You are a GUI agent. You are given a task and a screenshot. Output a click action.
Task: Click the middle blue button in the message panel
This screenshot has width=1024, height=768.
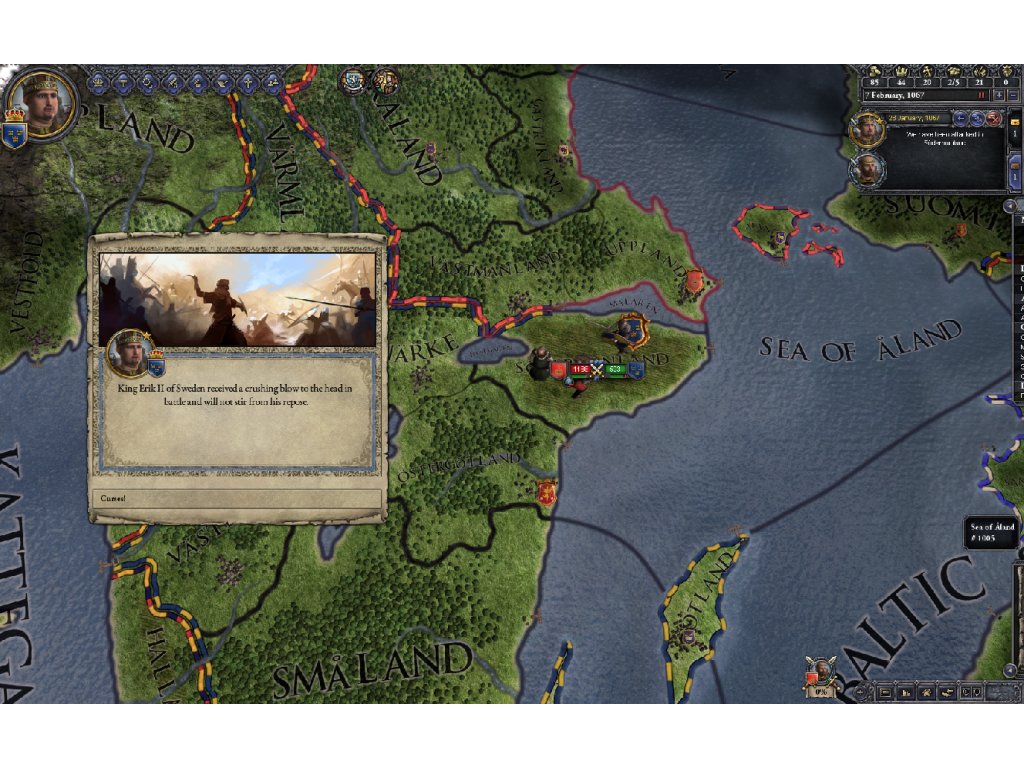977,118
